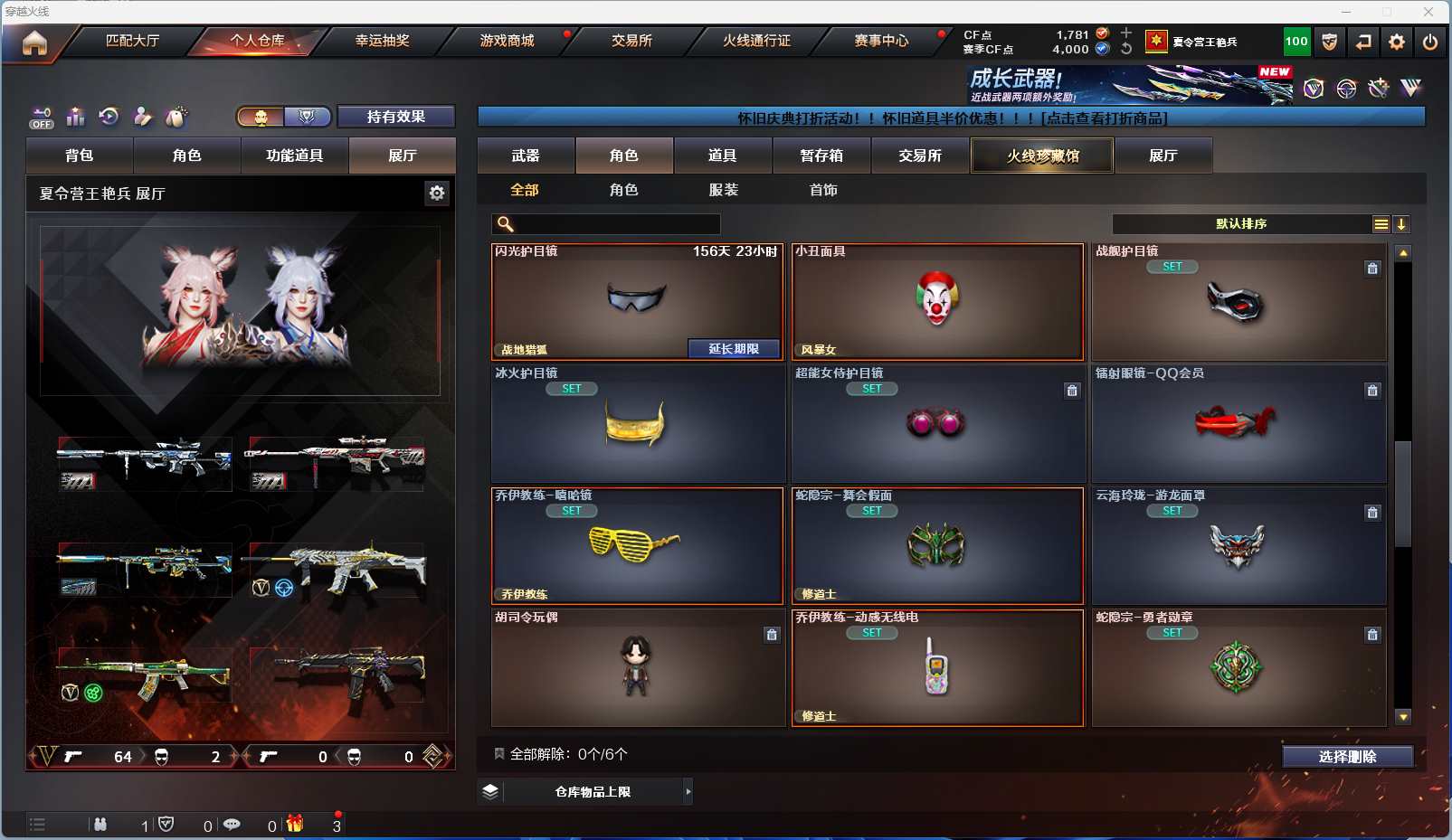This screenshot has height=840, width=1452.
Task: Go to the home lobby icon
Action: coord(34,42)
